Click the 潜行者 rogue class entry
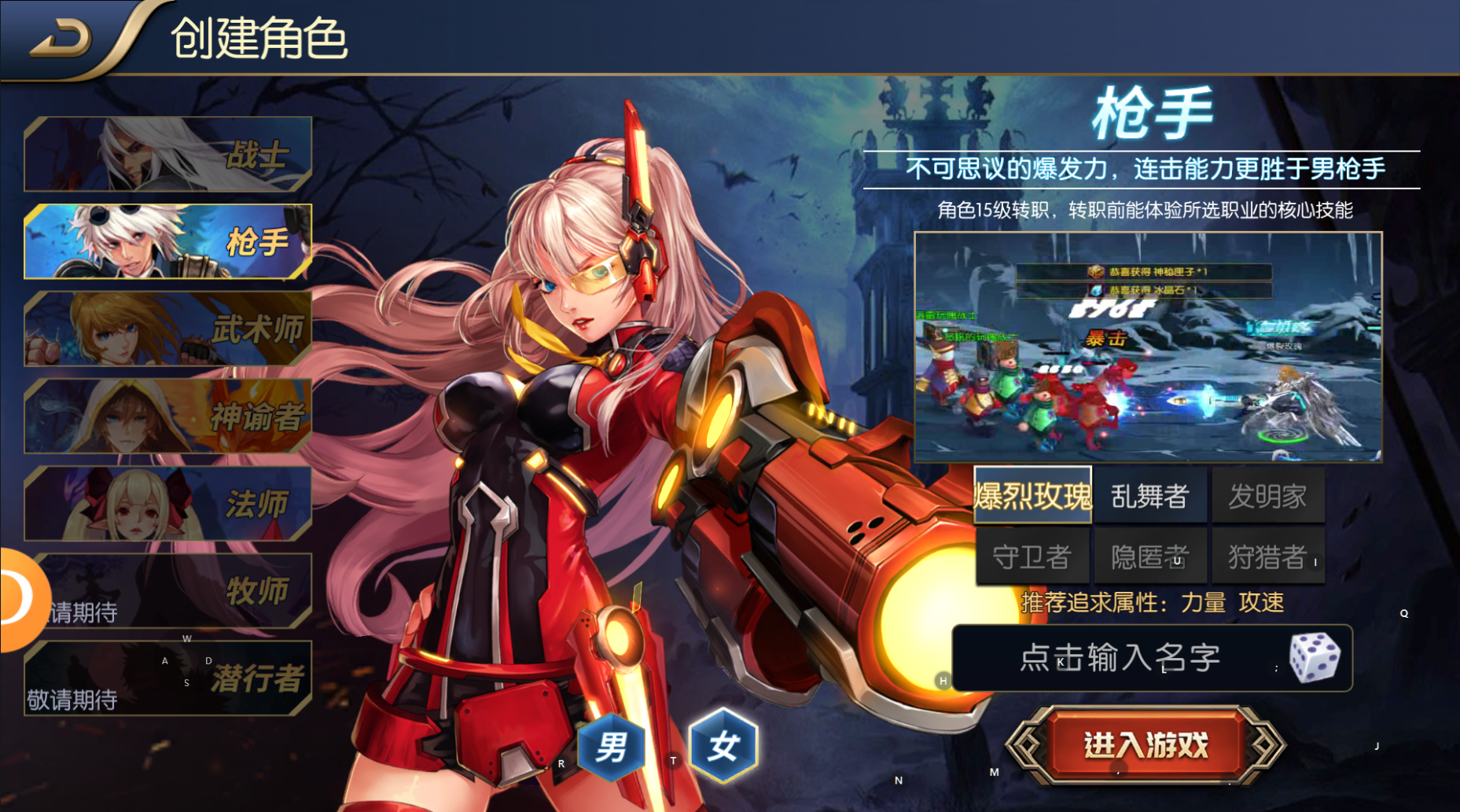 [x=167, y=678]
